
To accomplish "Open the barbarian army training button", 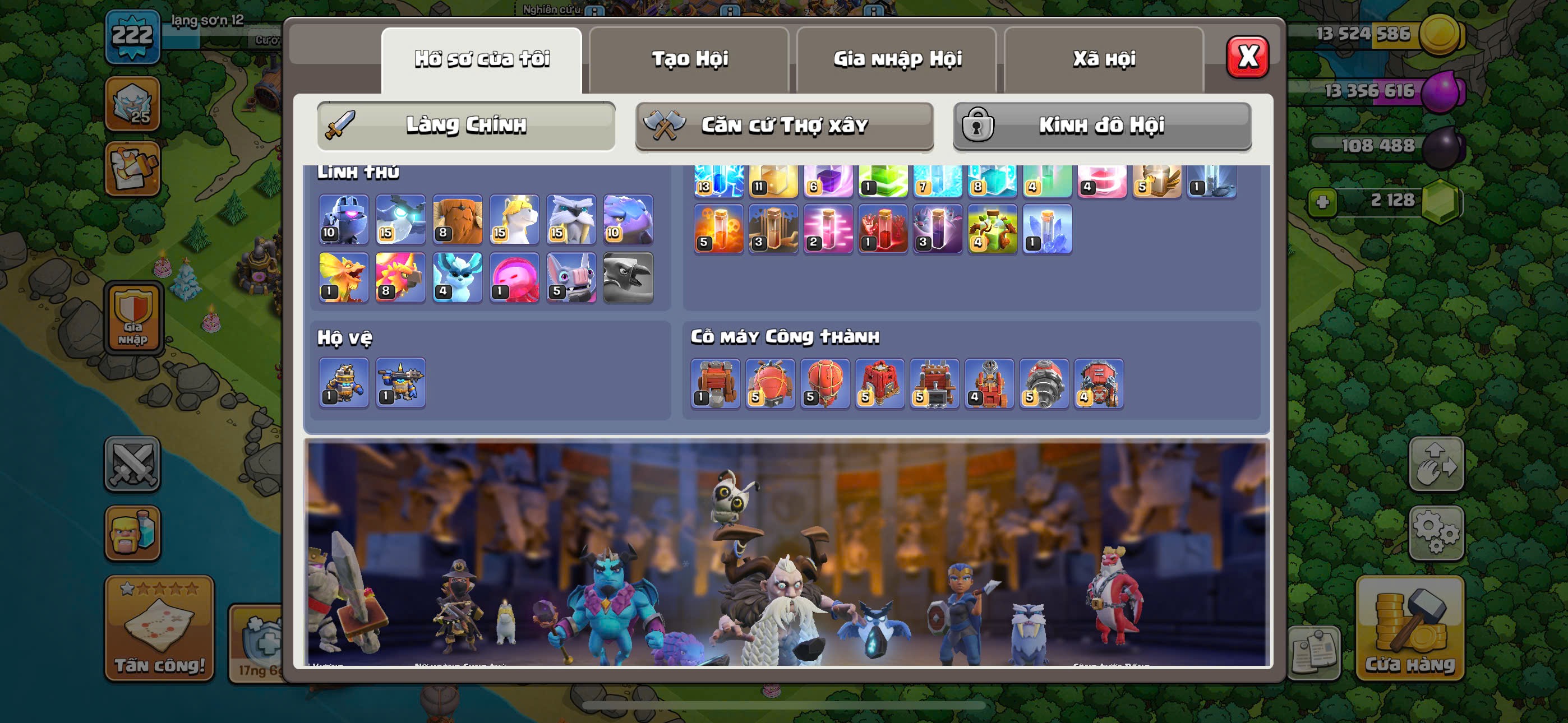I will 132,533.
